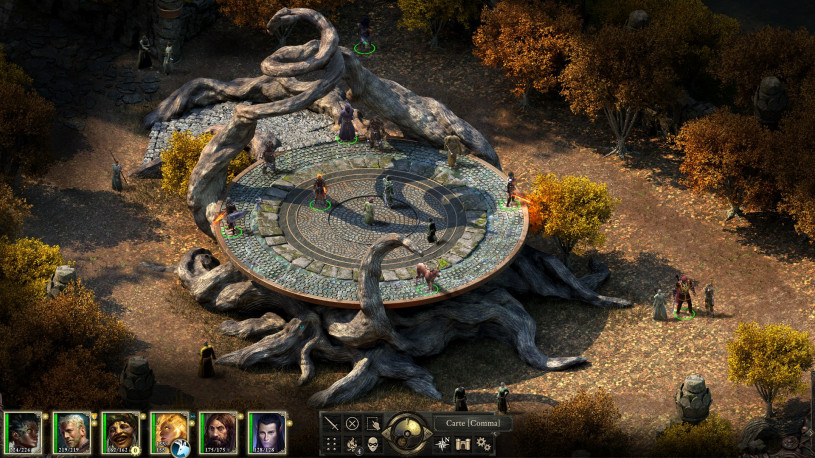Open the stronghold castle icon
Viewport: 815px width, 458px height.
(464, 443)
